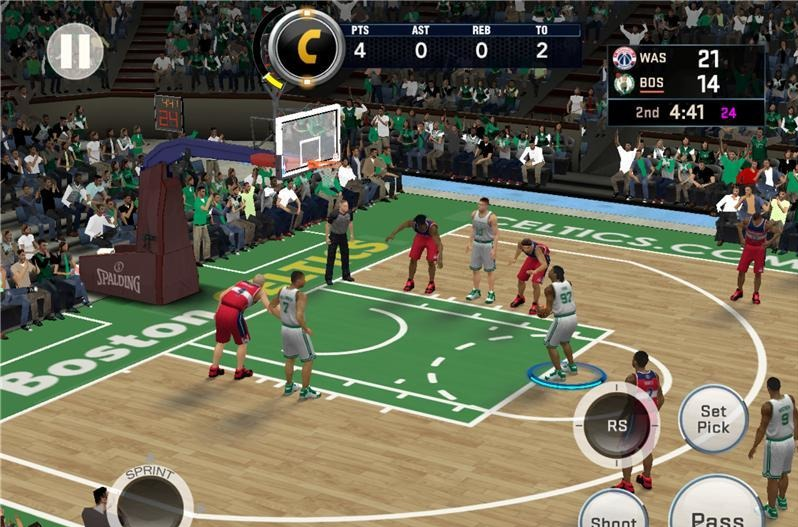Activate the Sprint control

point(150,497)
